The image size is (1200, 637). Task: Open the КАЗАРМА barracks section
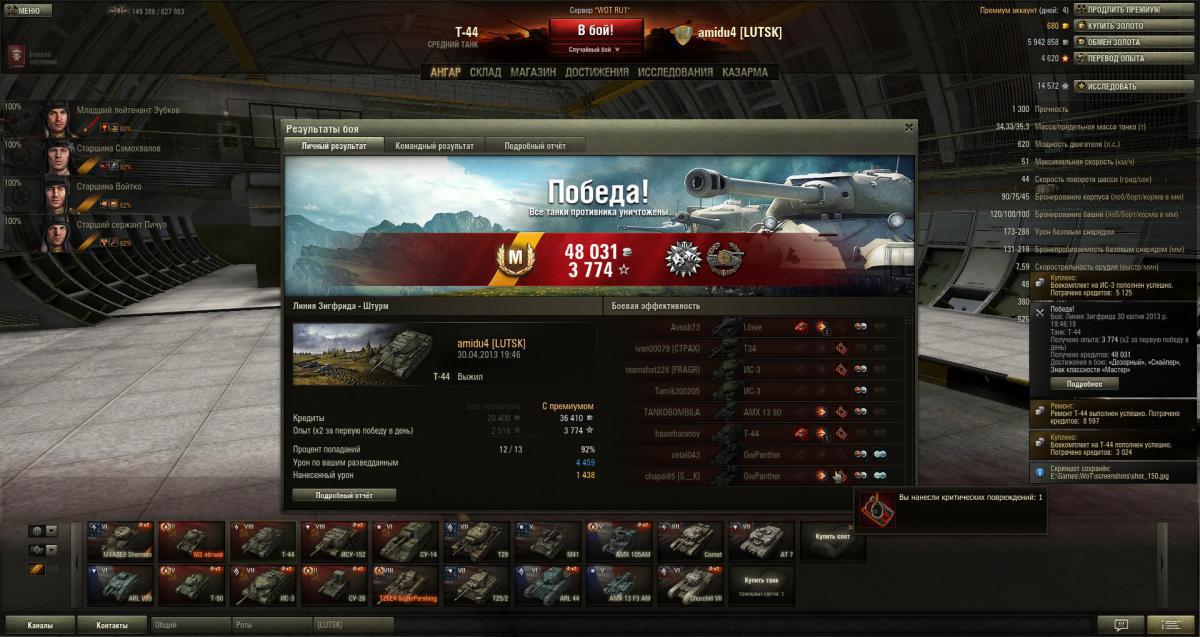745,72
